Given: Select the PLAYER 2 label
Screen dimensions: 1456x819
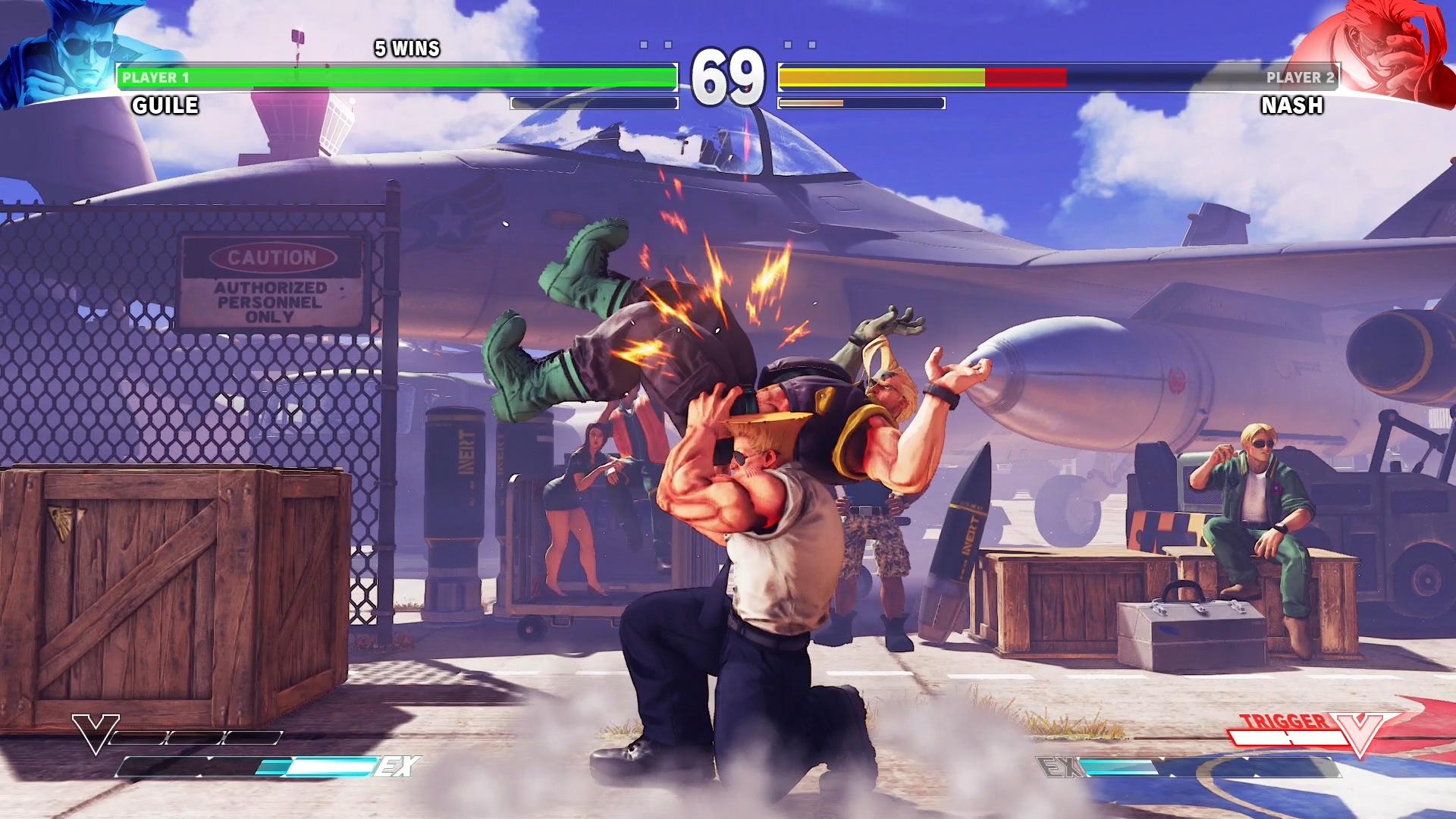Looking at the screenshot, I should click(1299, 76).
